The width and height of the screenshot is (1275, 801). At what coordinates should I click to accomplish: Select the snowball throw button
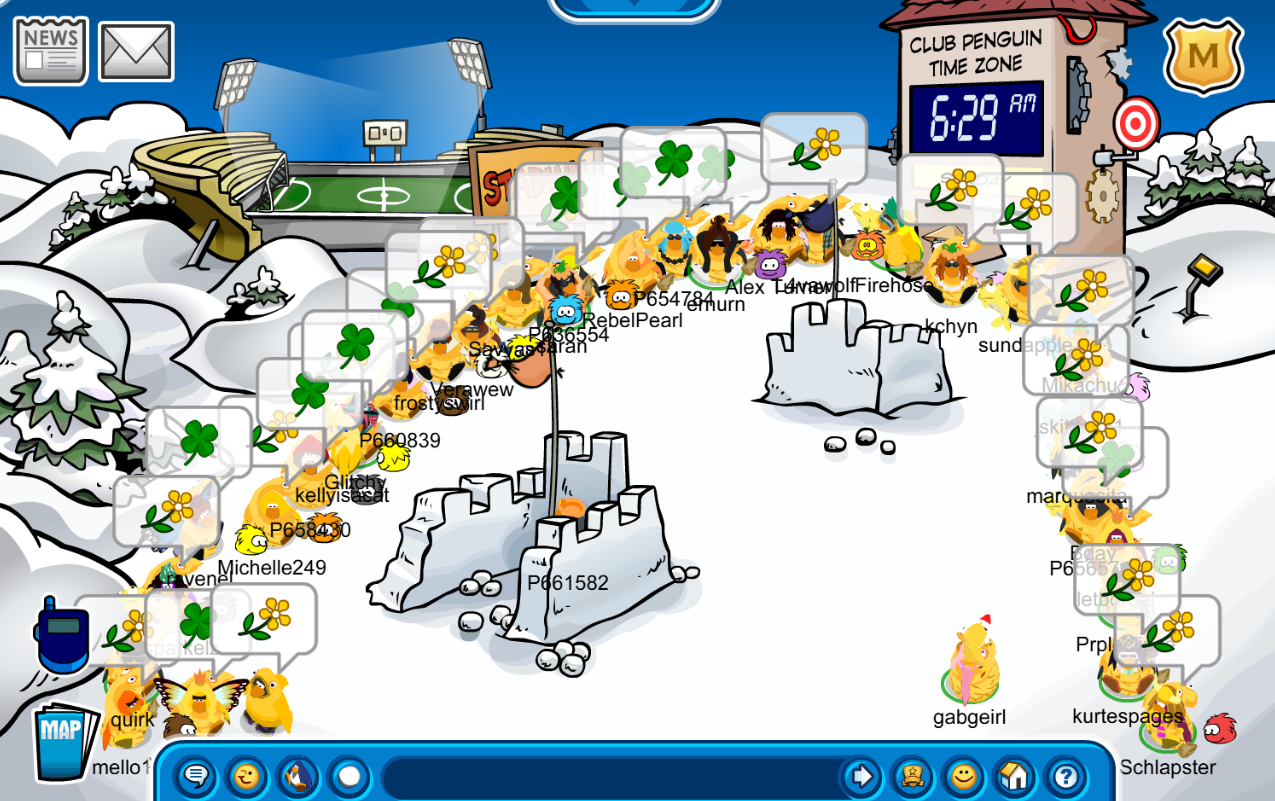(348, 776)
